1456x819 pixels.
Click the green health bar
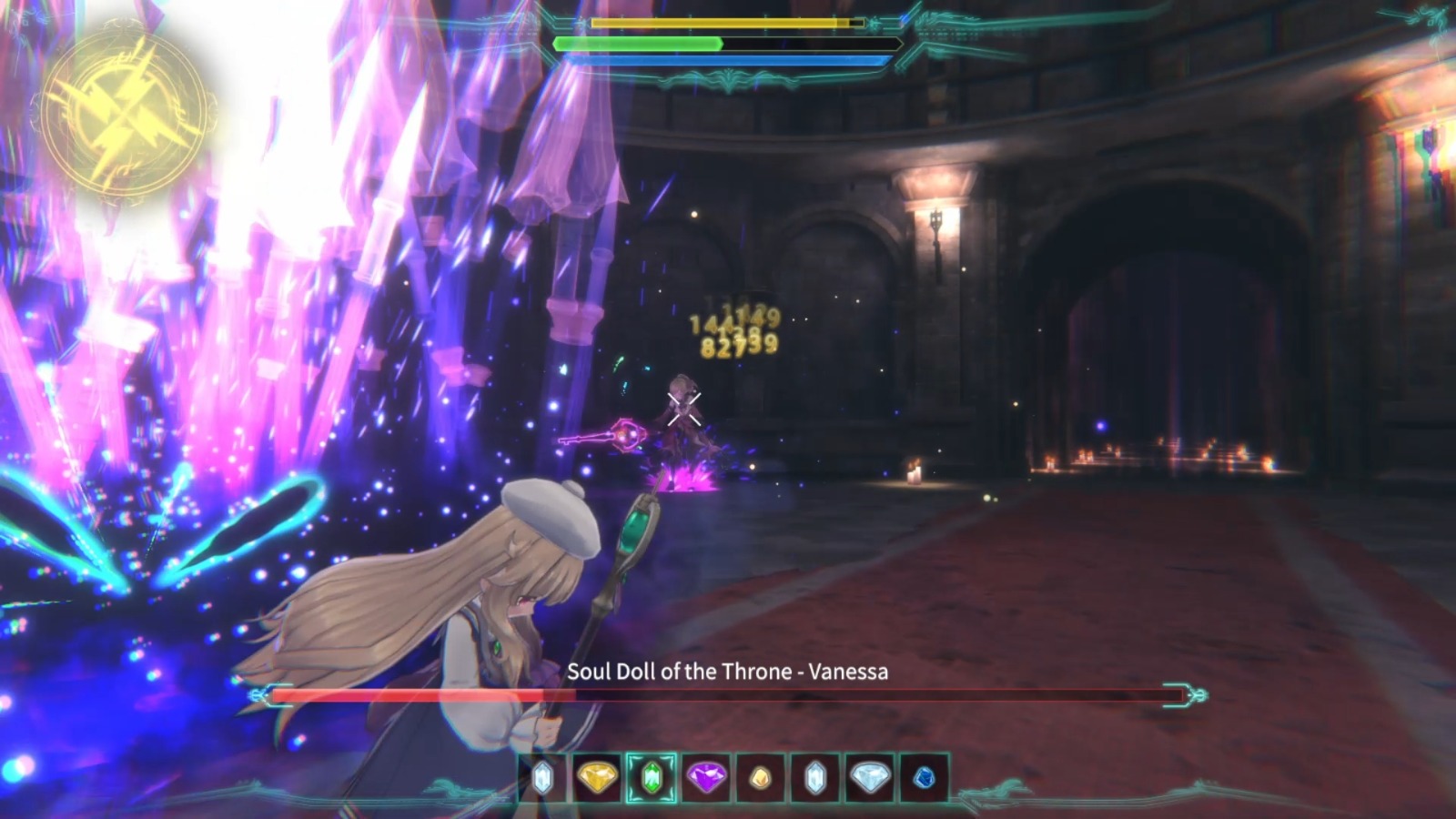coord(637,44)
